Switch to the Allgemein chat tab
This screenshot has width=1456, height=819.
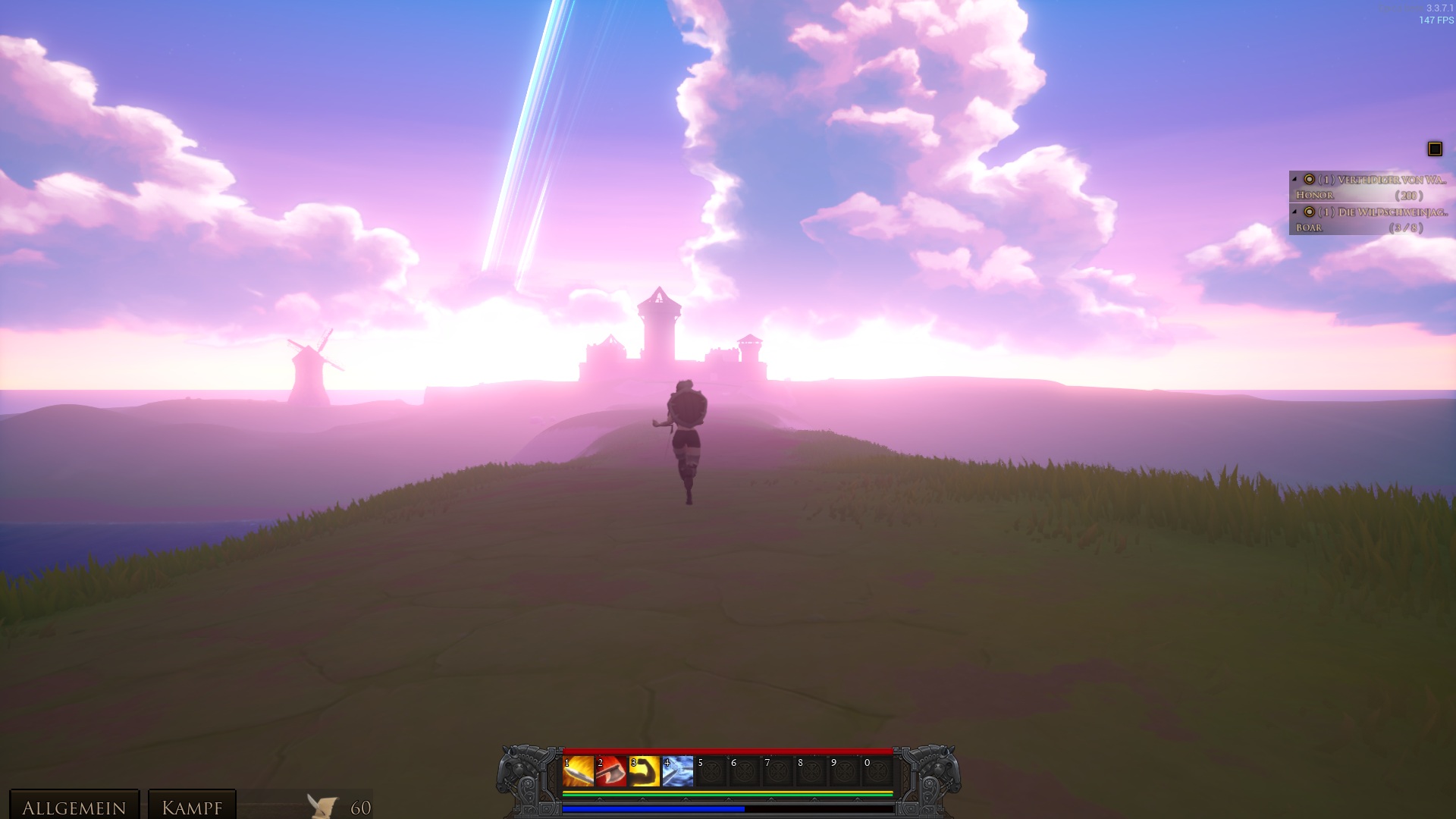coord(74,807)
